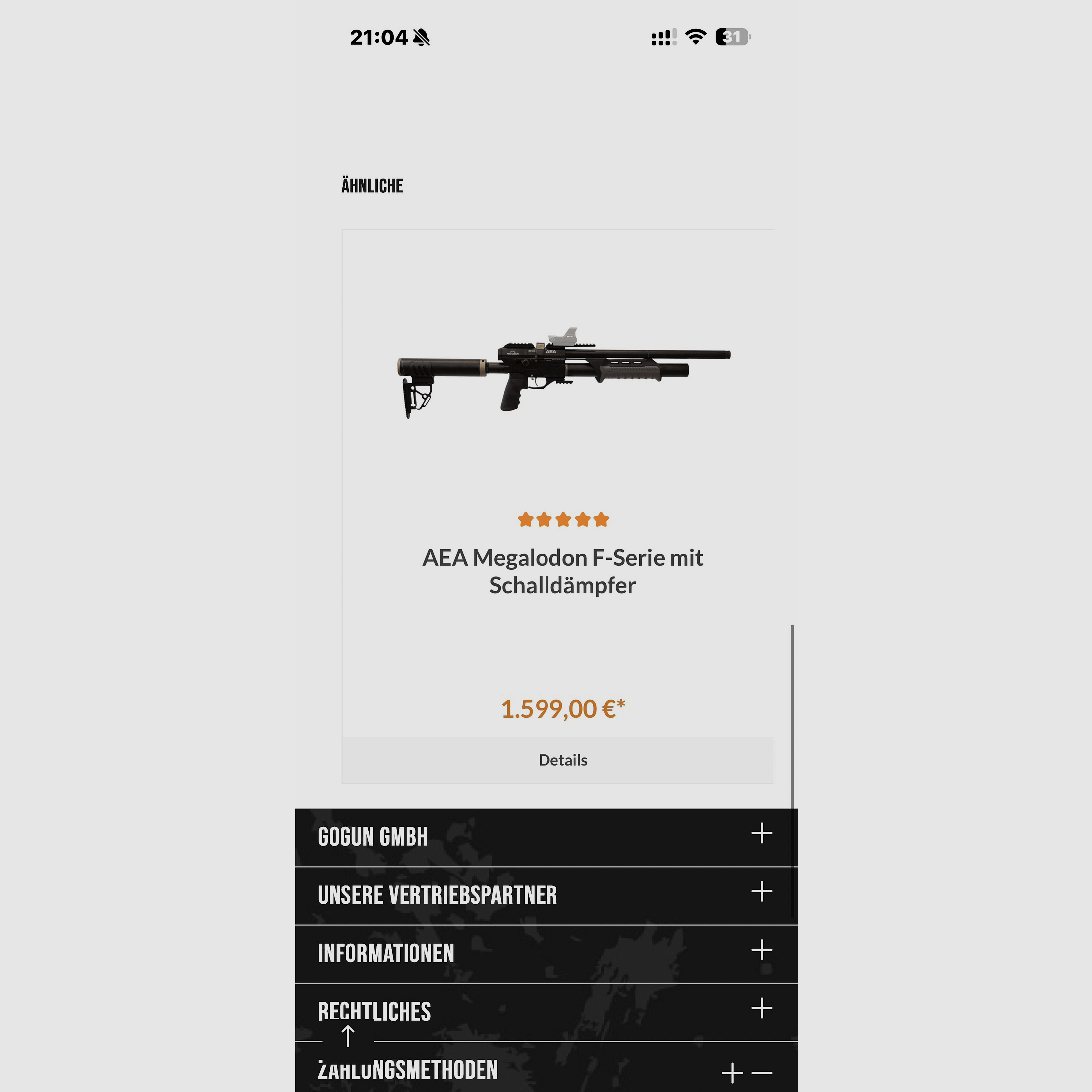Tap the middle star of the rating
The image size is (1092, 1092).
563,519
